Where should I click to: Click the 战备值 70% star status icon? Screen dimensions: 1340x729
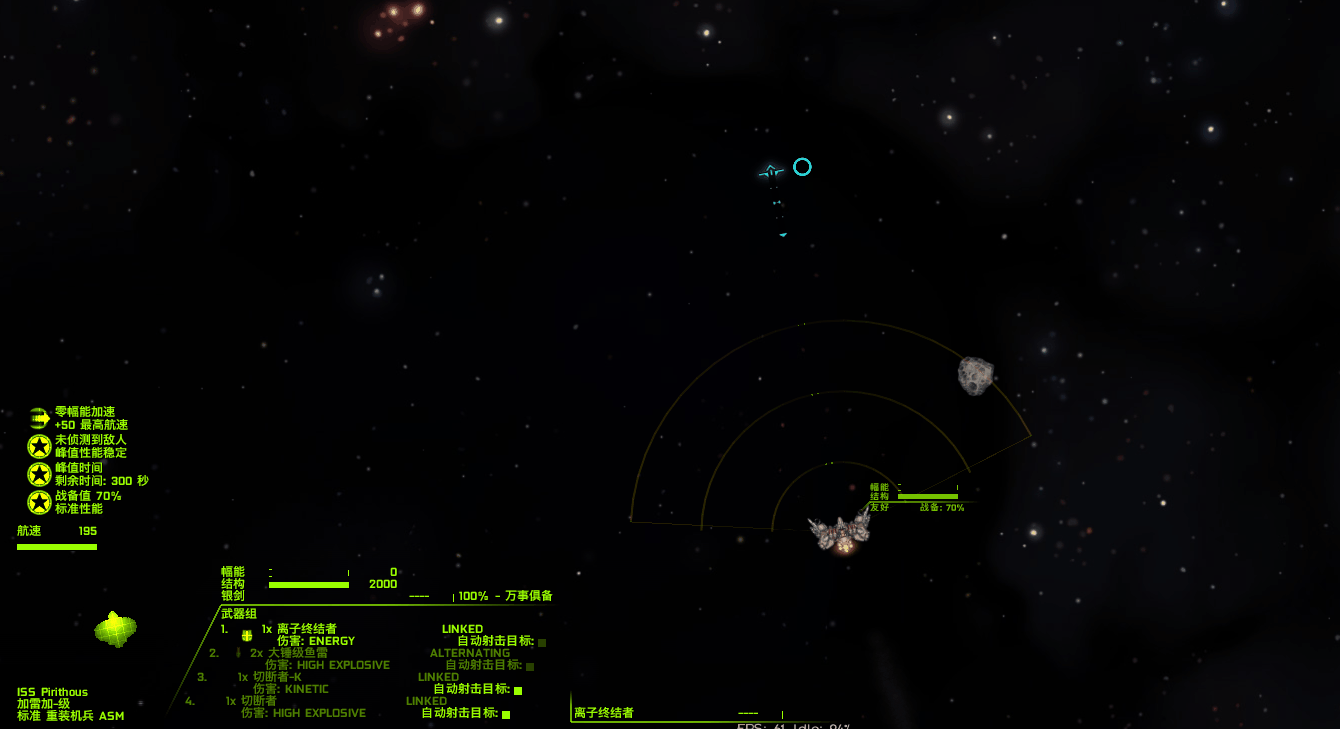[x=39, y=502]
